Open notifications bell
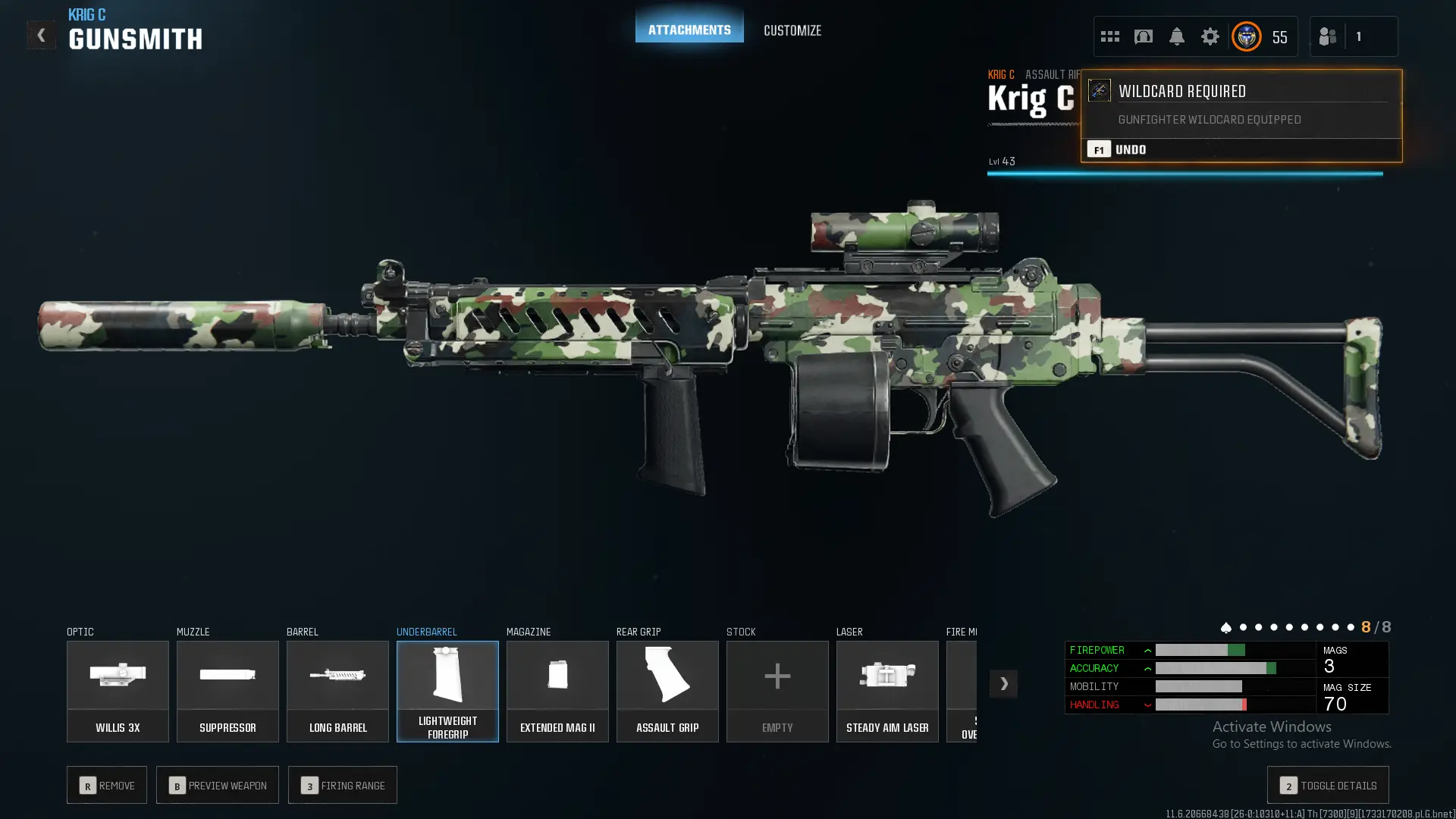The image size is (1456, 819). tap(1176, 36)
